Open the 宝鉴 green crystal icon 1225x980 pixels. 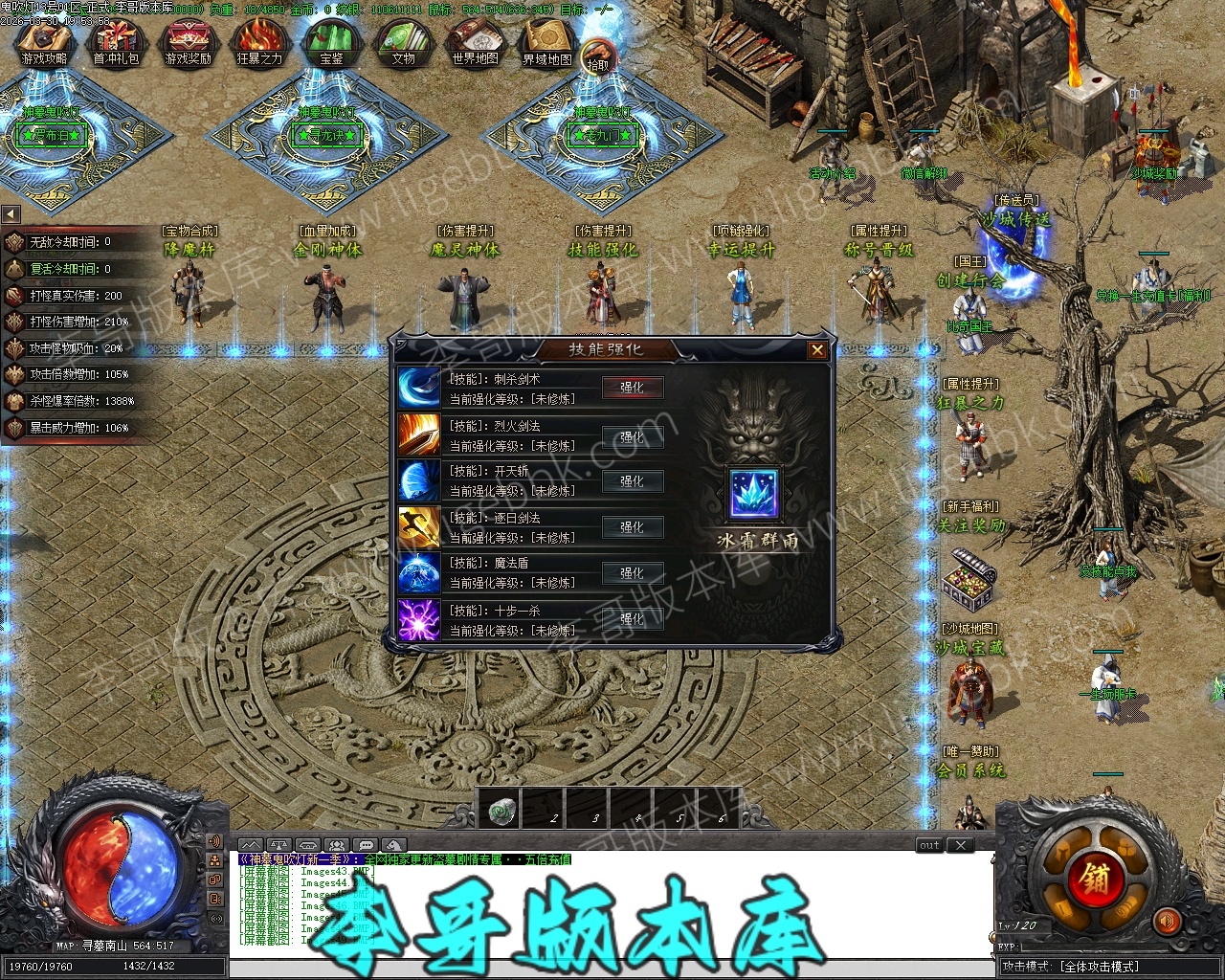click(x=331, y=43)
